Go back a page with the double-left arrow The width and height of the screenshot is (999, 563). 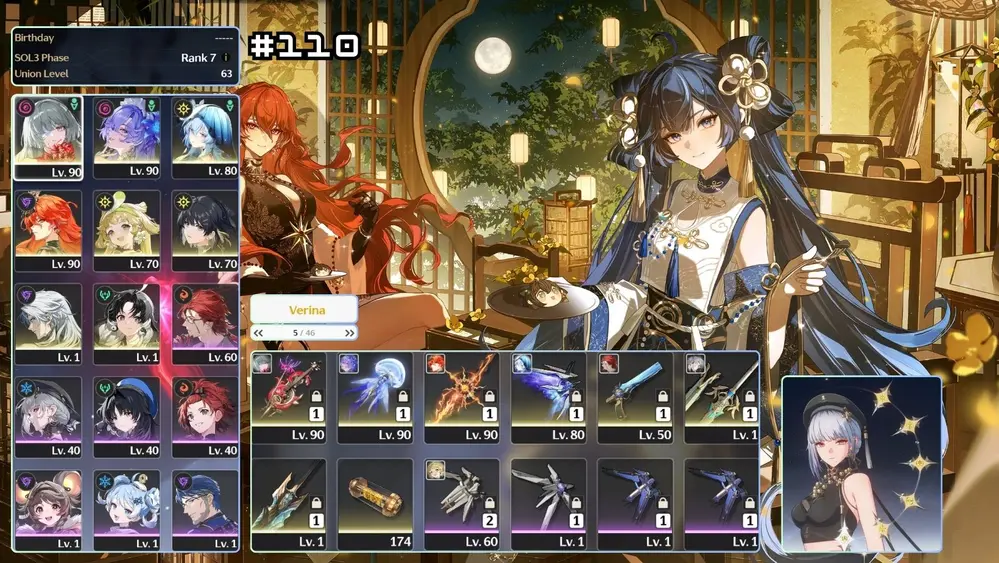pyautogui.click(x=259, y=333)
